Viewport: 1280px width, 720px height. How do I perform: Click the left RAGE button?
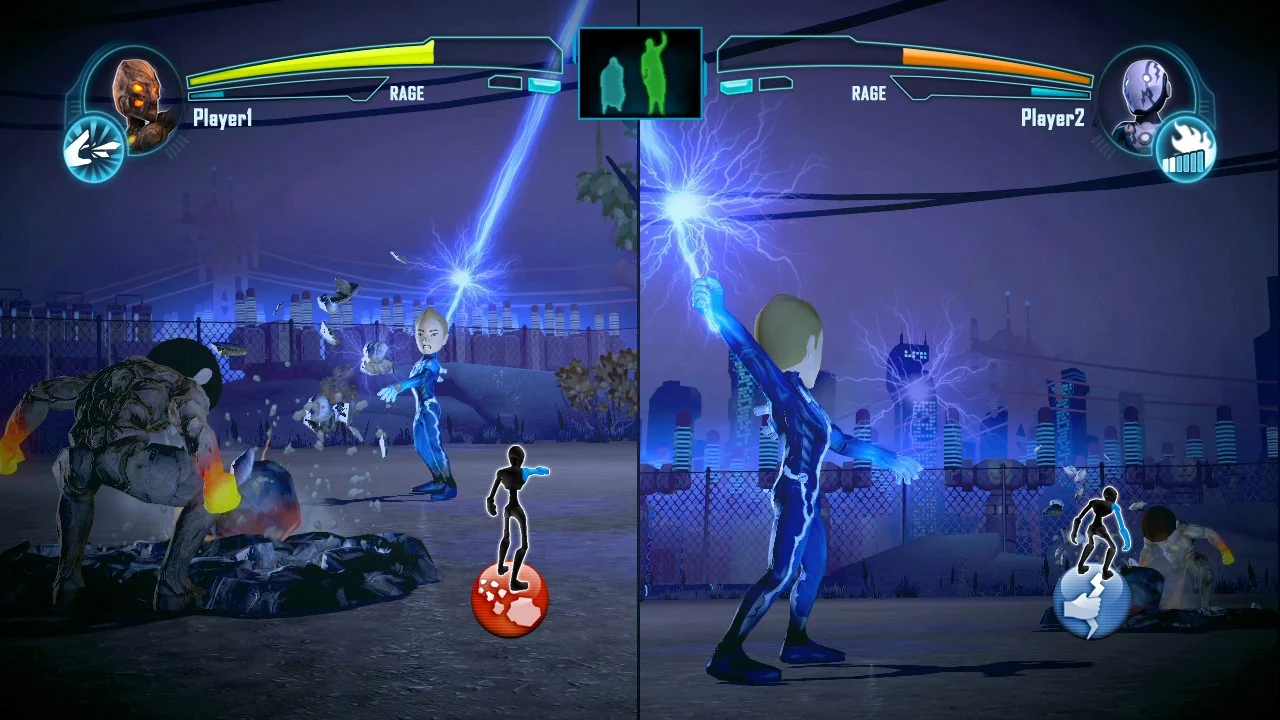pos(407,93)
